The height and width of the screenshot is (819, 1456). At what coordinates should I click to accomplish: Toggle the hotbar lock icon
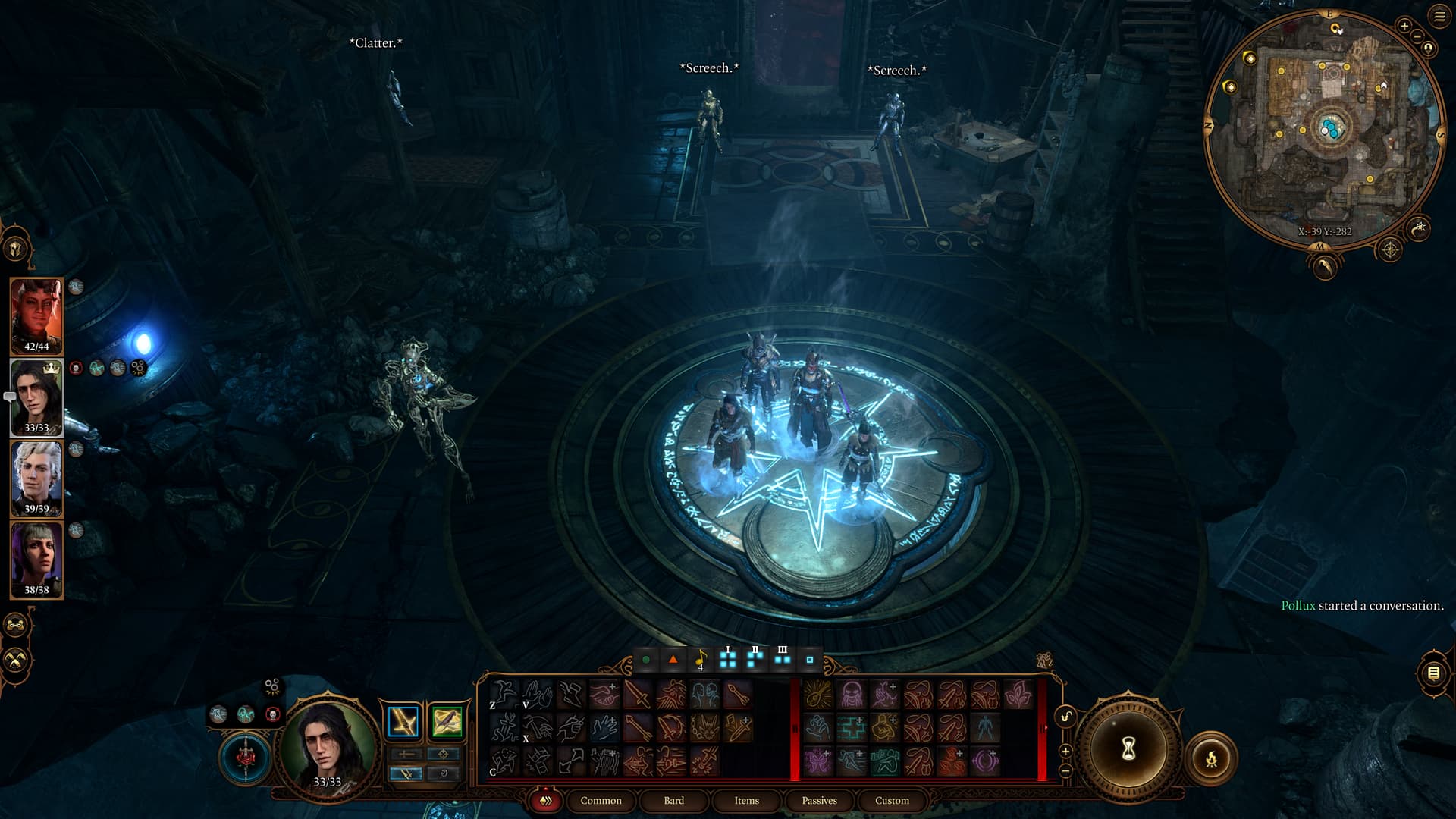[x=1065, y=717]
